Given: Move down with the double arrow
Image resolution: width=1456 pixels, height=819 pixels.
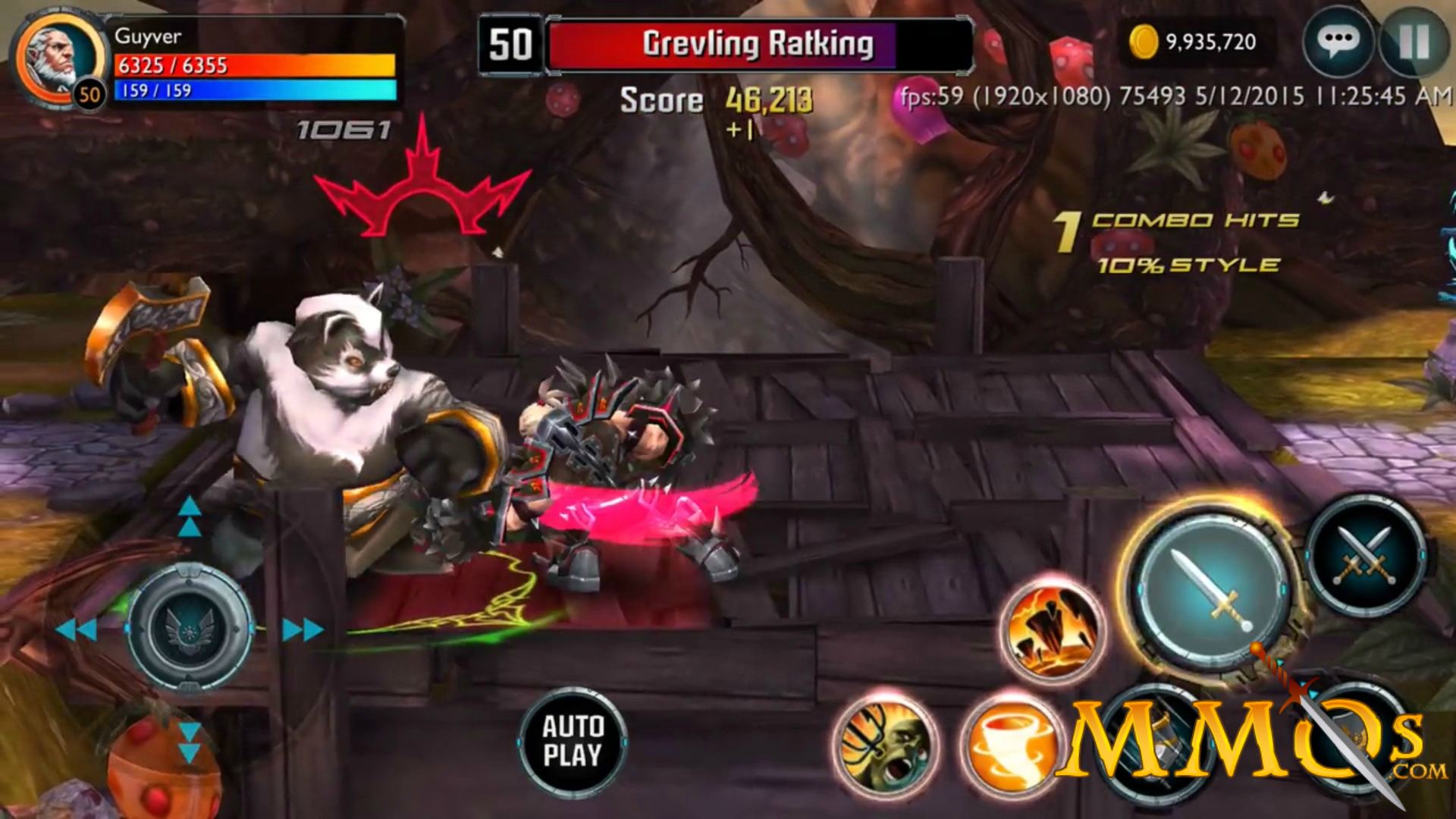Looking at the screenshot, I should coord(190,743).
